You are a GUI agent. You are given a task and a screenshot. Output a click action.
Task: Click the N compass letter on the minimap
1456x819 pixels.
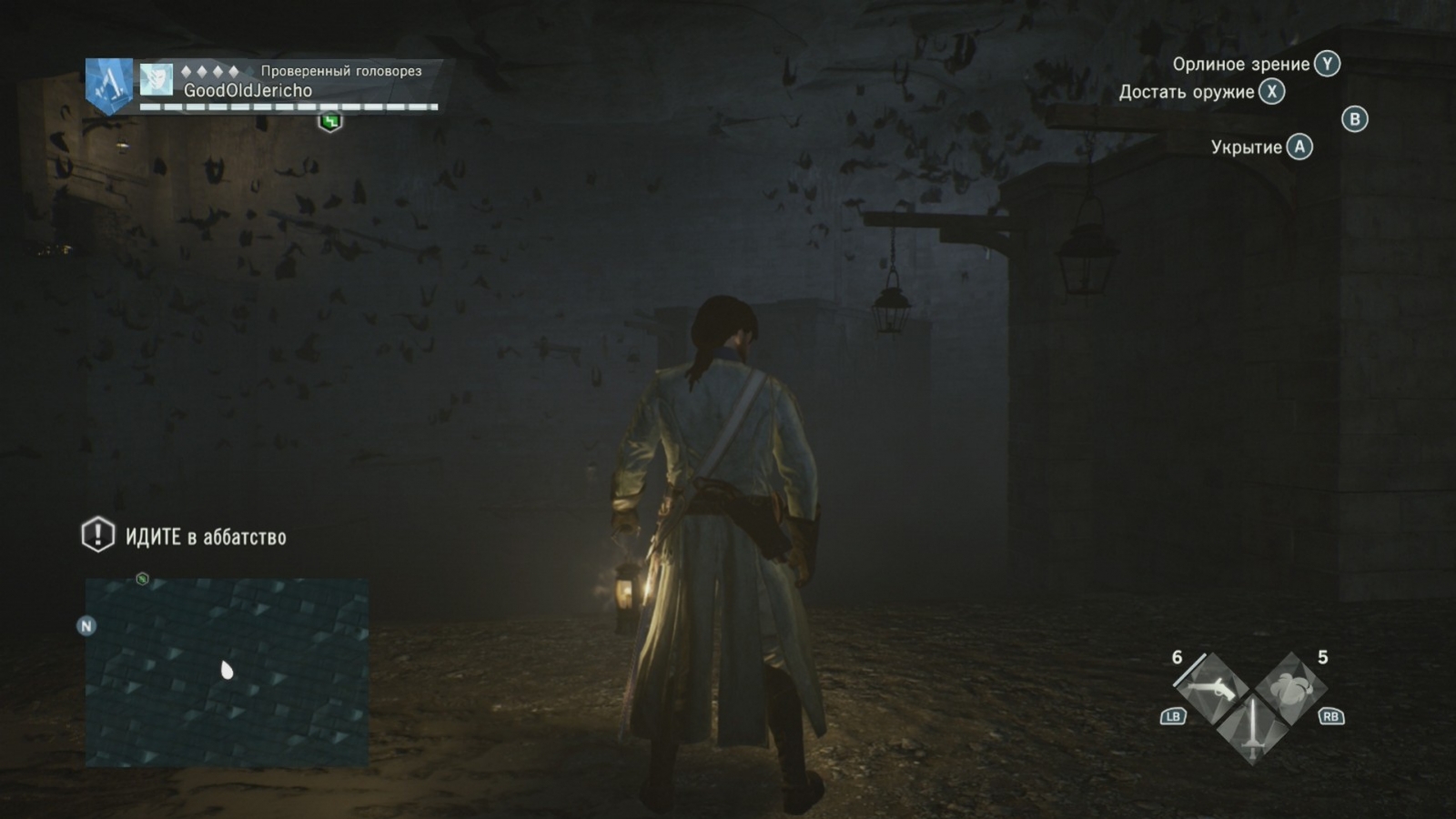point(86,626)
